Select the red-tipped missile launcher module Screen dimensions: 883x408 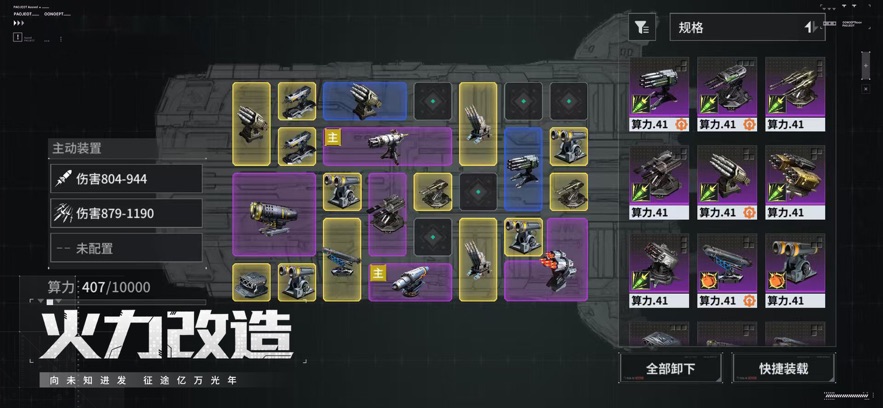546,270
